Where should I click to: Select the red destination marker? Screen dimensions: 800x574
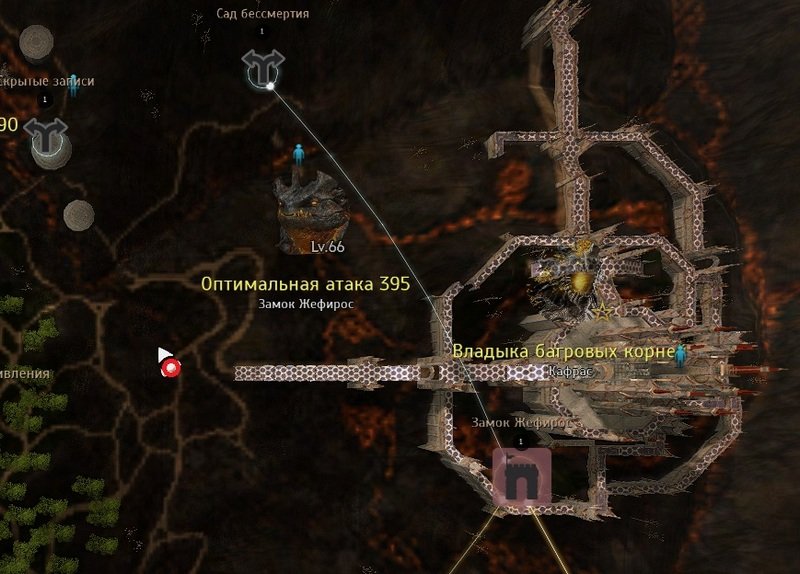pyautogui.click(x=171, y=368)
